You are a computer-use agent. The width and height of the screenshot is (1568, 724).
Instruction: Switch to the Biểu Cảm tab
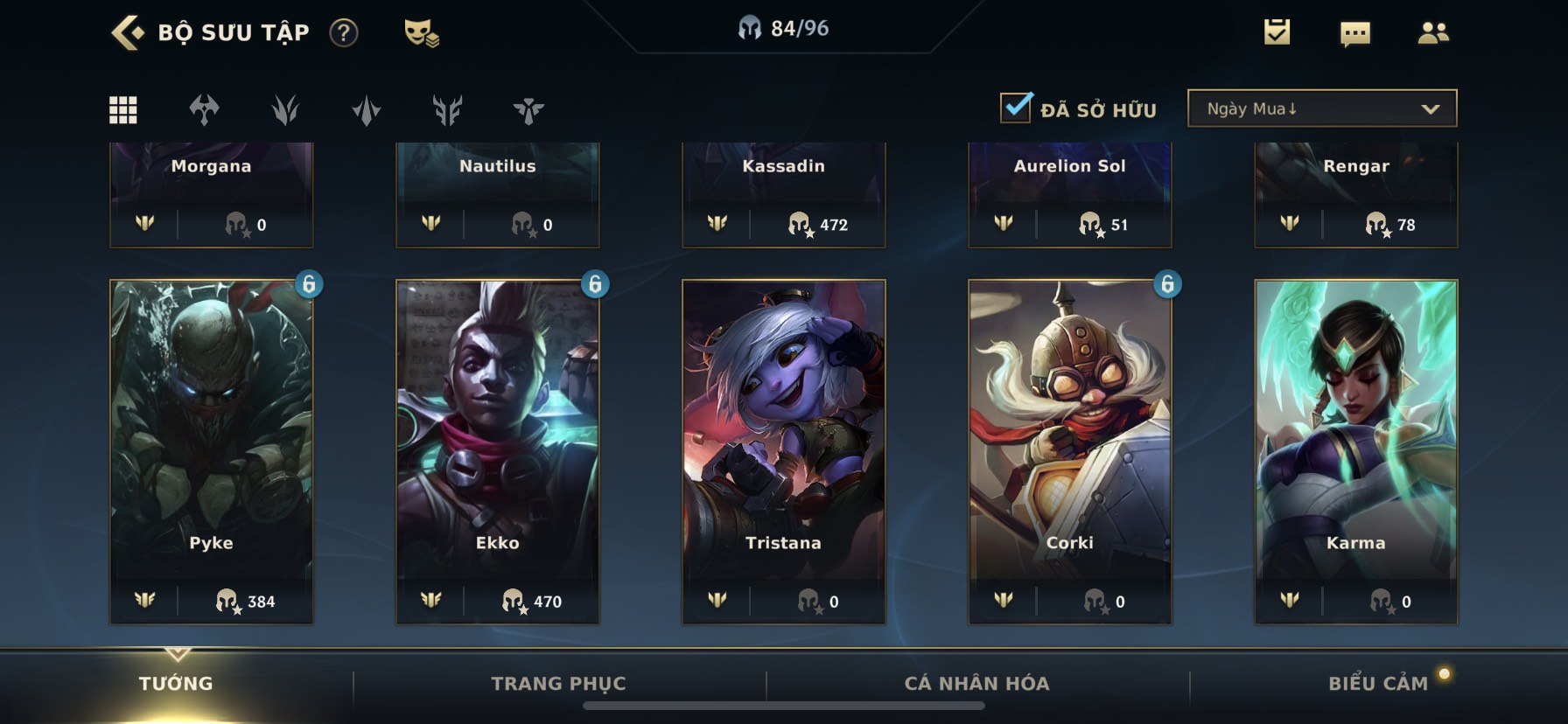point(1377,684)
